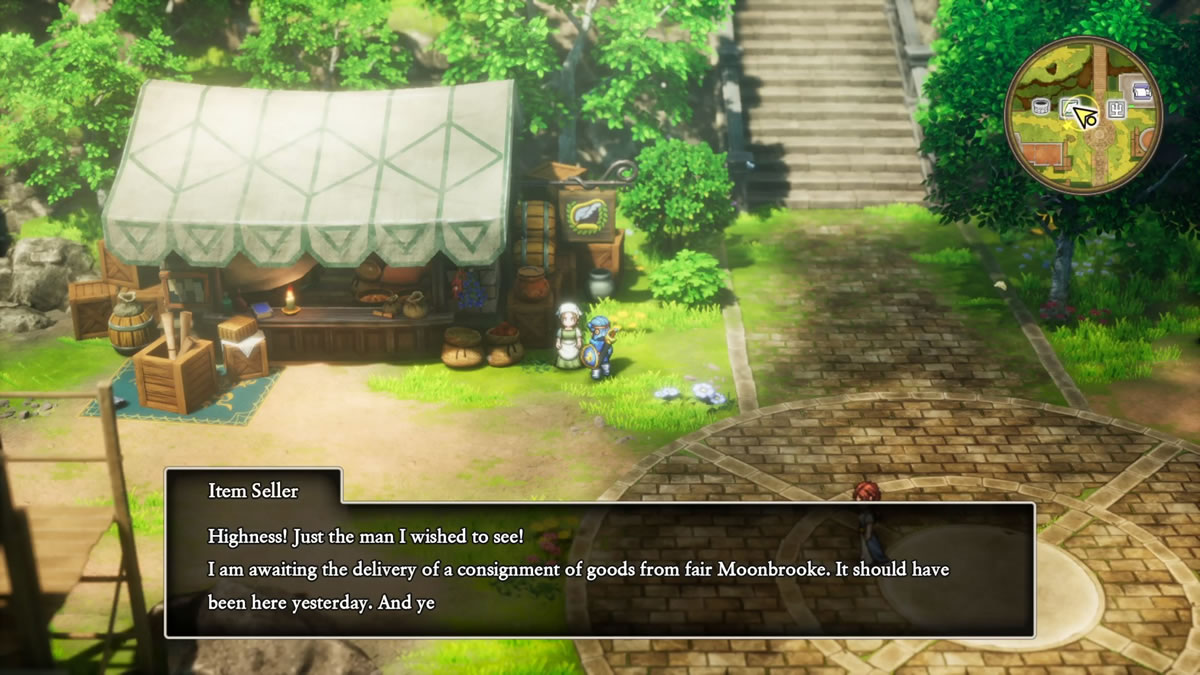1200x675 pixels.
Task: Select the well marker on the minimap
Action: [x=1039, y=107]
